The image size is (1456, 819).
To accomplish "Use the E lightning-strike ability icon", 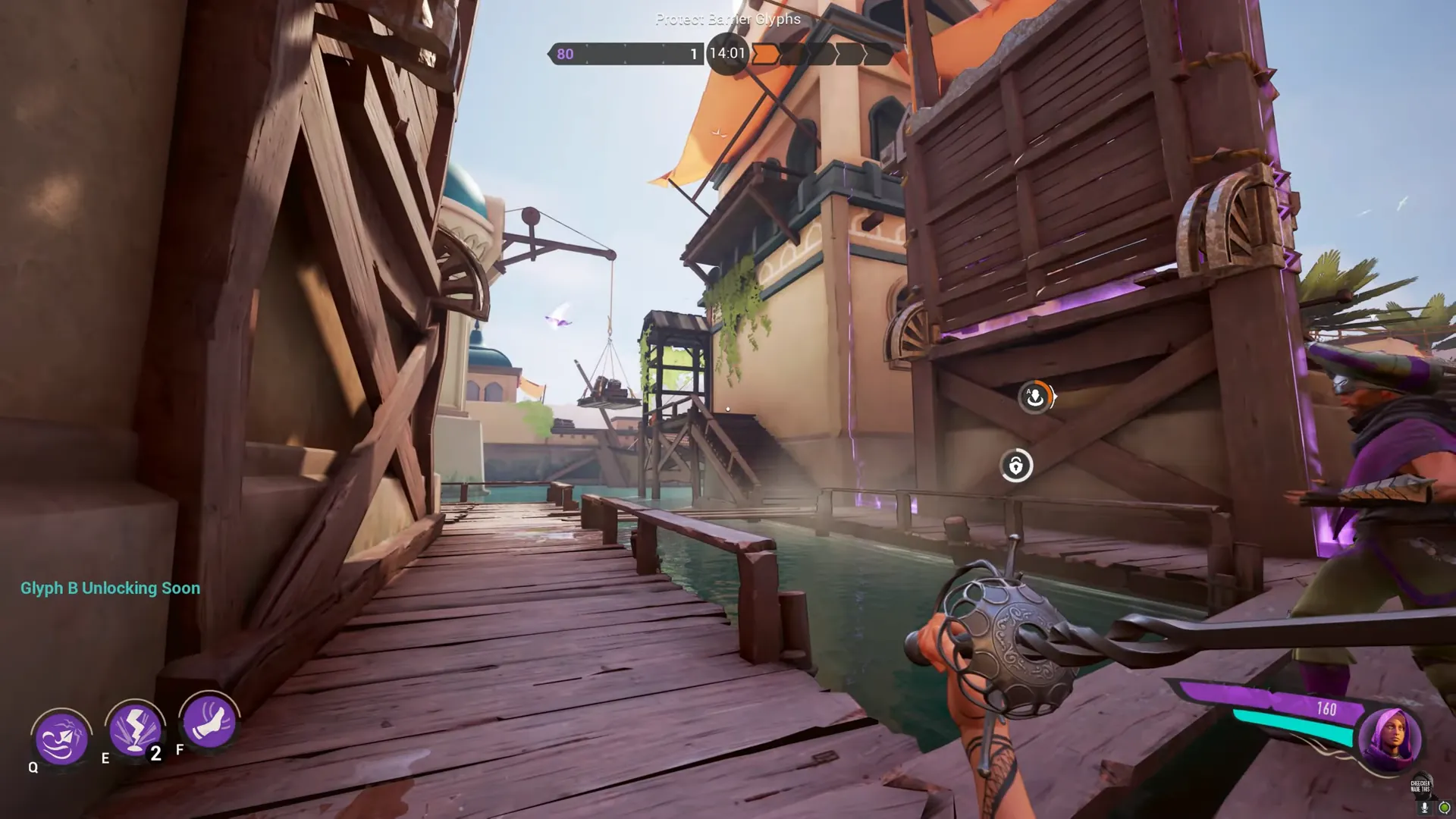I will (x=135, y=730).
